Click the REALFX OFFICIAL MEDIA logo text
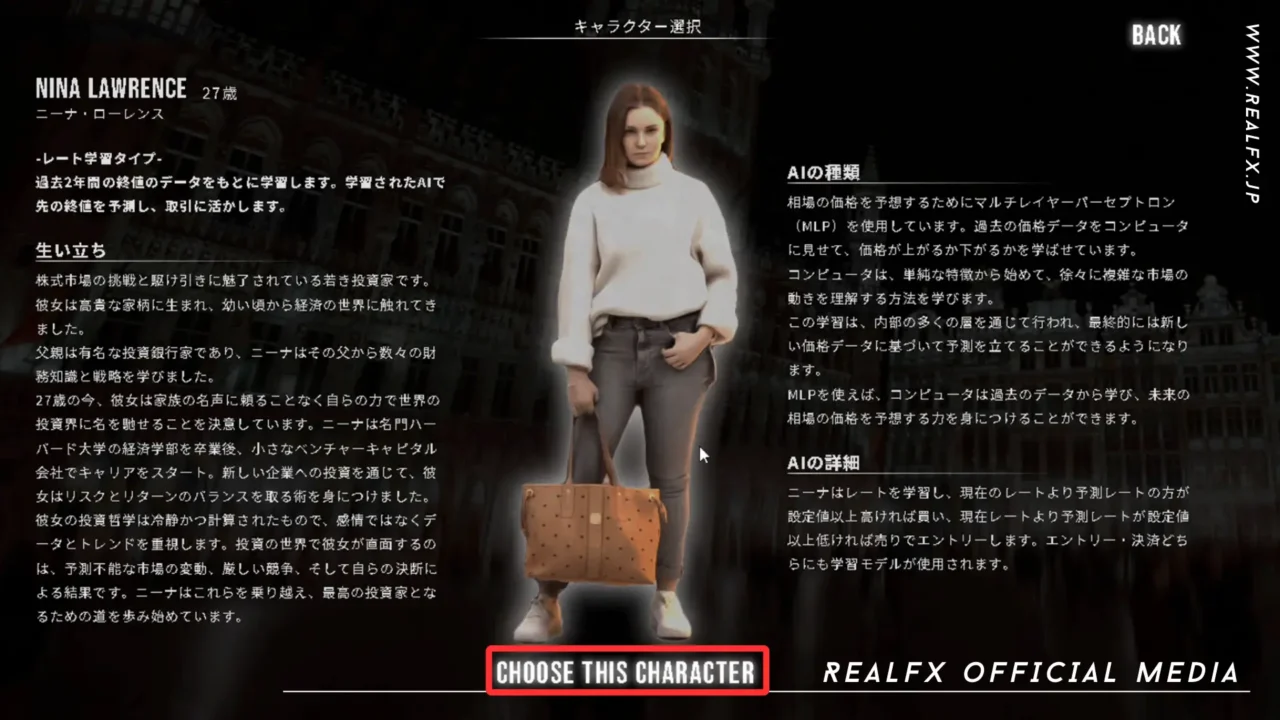The width and height of the screenshot is (1280, 720). point(1031,672)
